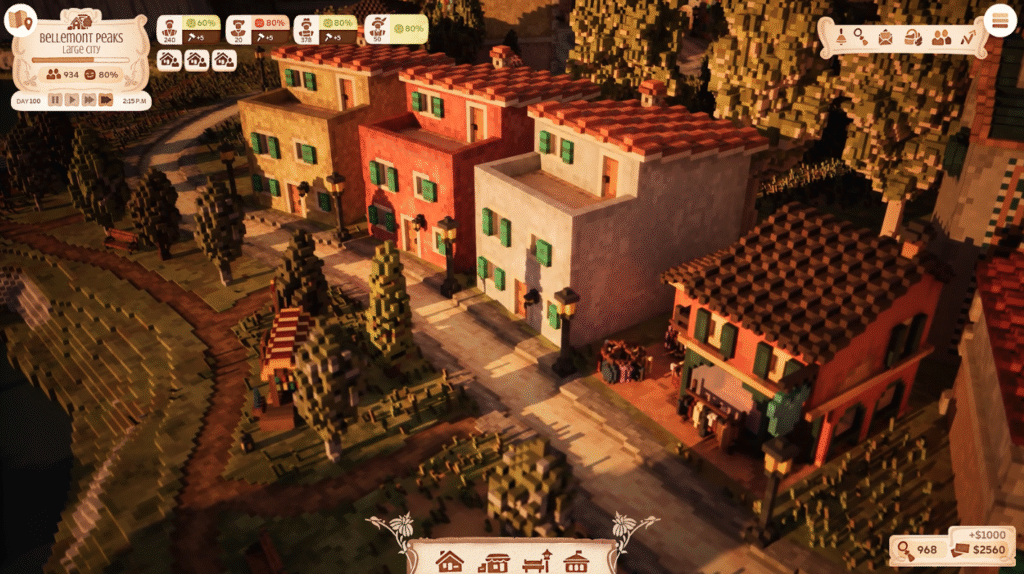Viewport: 1024px width, 574px height.
Task: Choose the house building category
Action: point(451,560)
